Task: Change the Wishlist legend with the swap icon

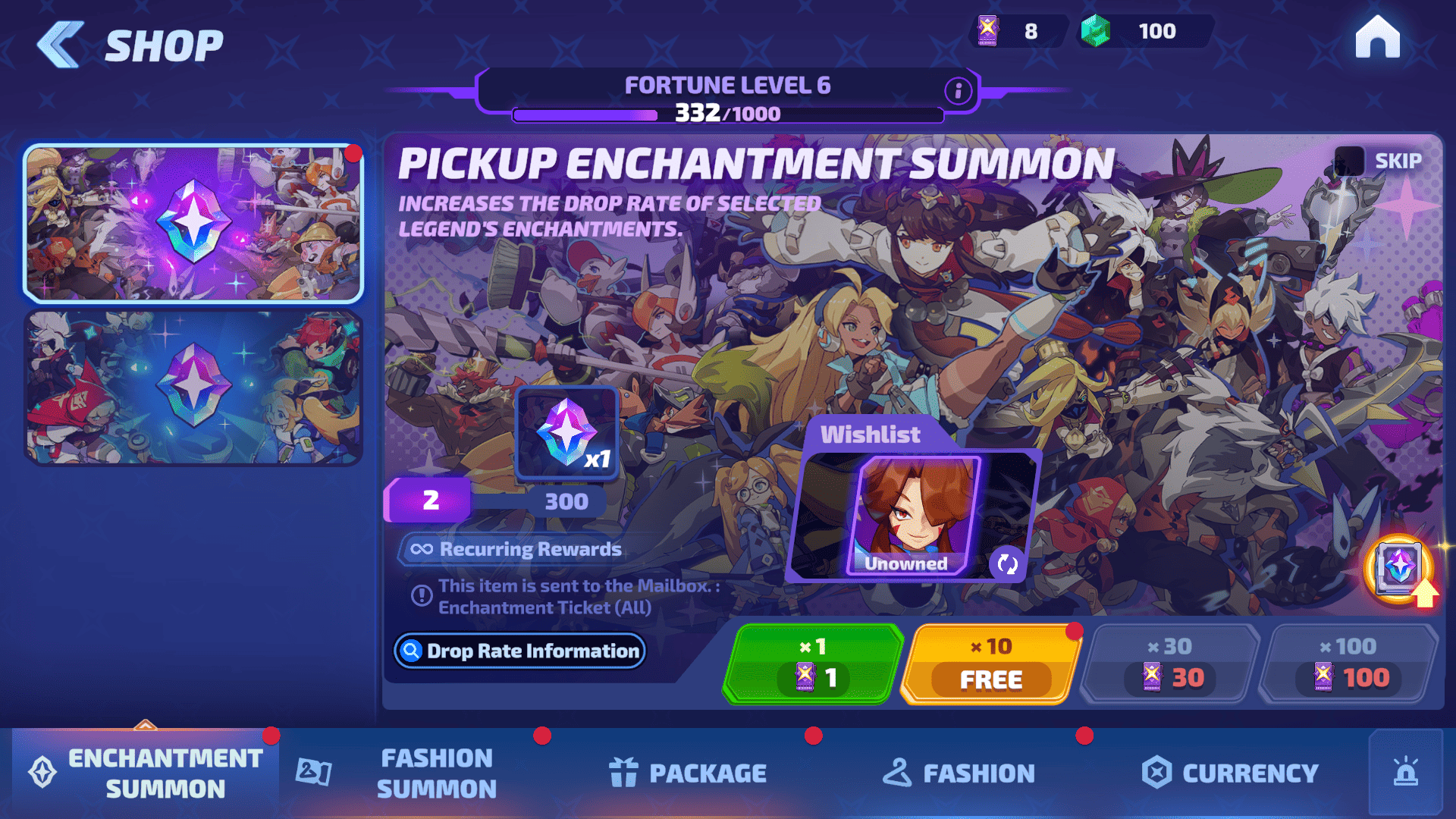Action: tap(1007, 563)
